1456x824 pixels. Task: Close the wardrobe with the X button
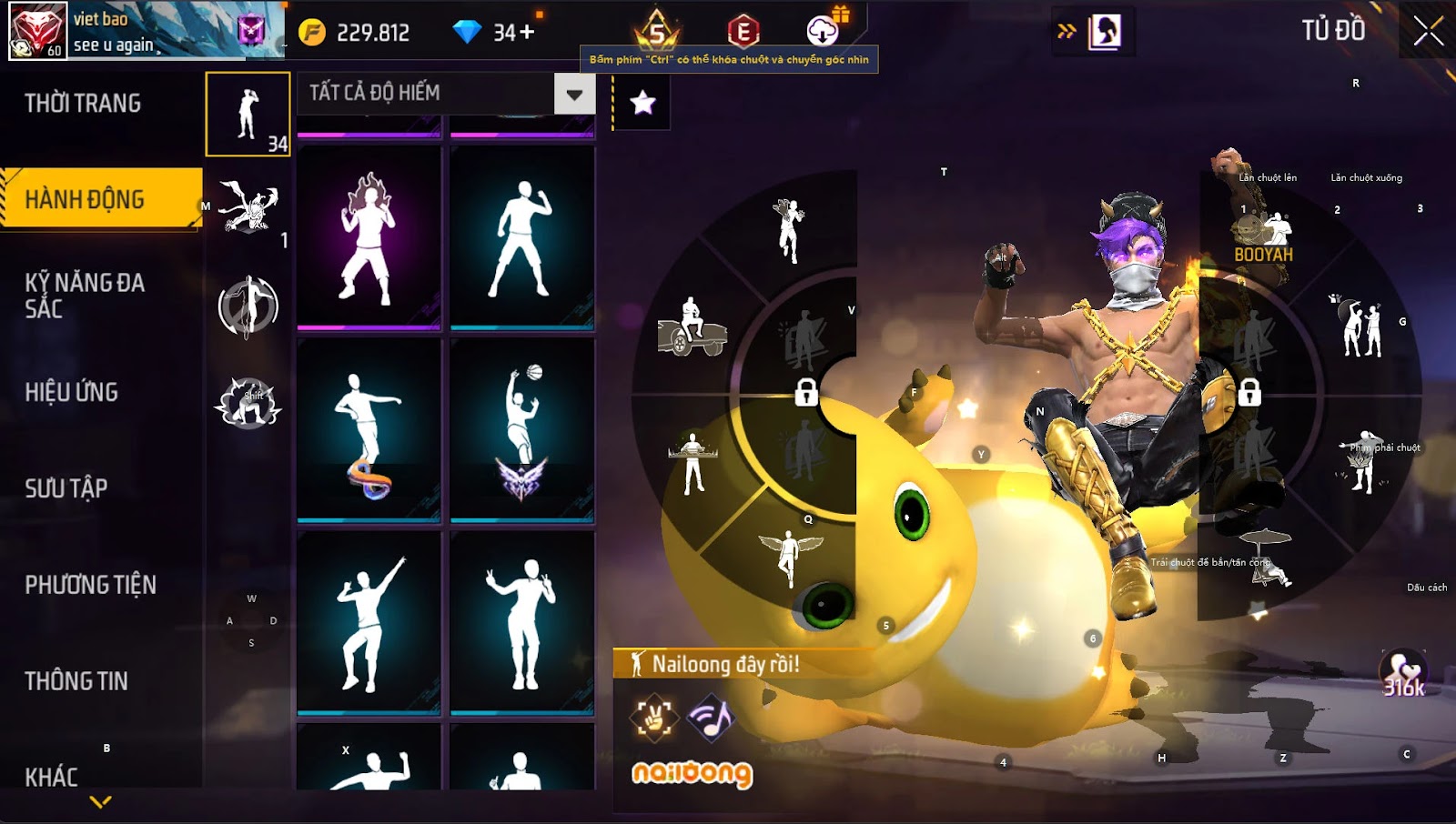[1428, 31]
